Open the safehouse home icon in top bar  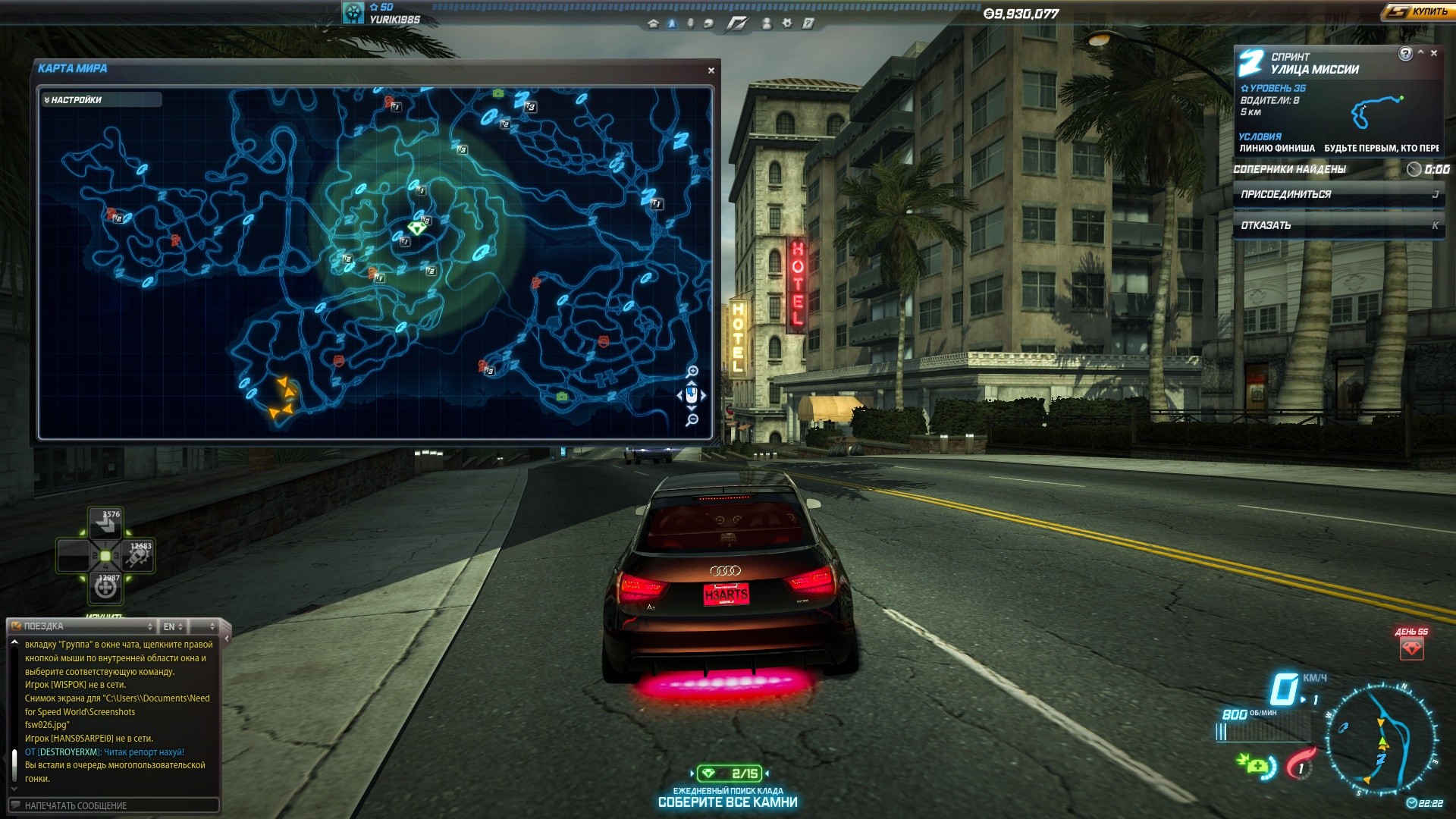click(653, 24)
